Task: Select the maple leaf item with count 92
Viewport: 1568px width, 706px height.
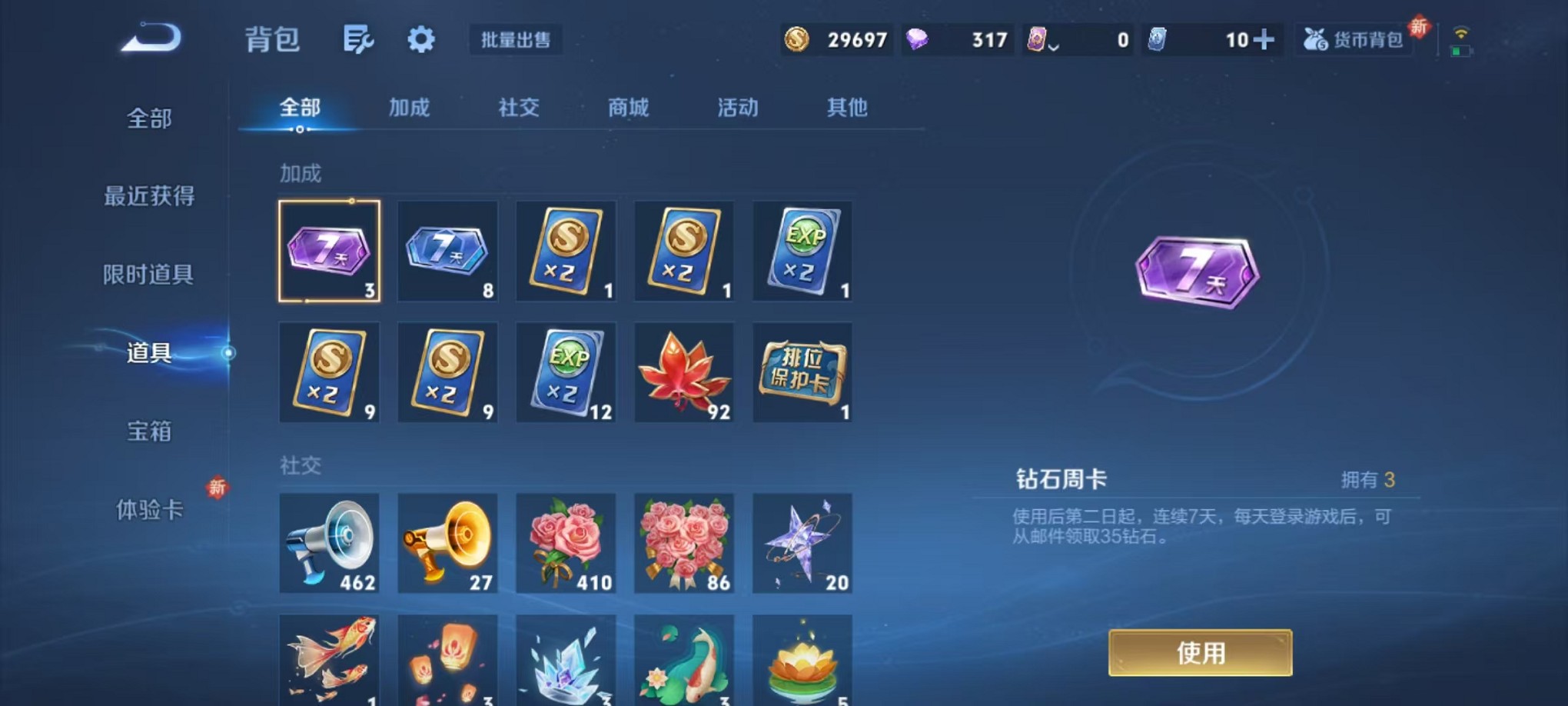Action: tap(684, 372)
